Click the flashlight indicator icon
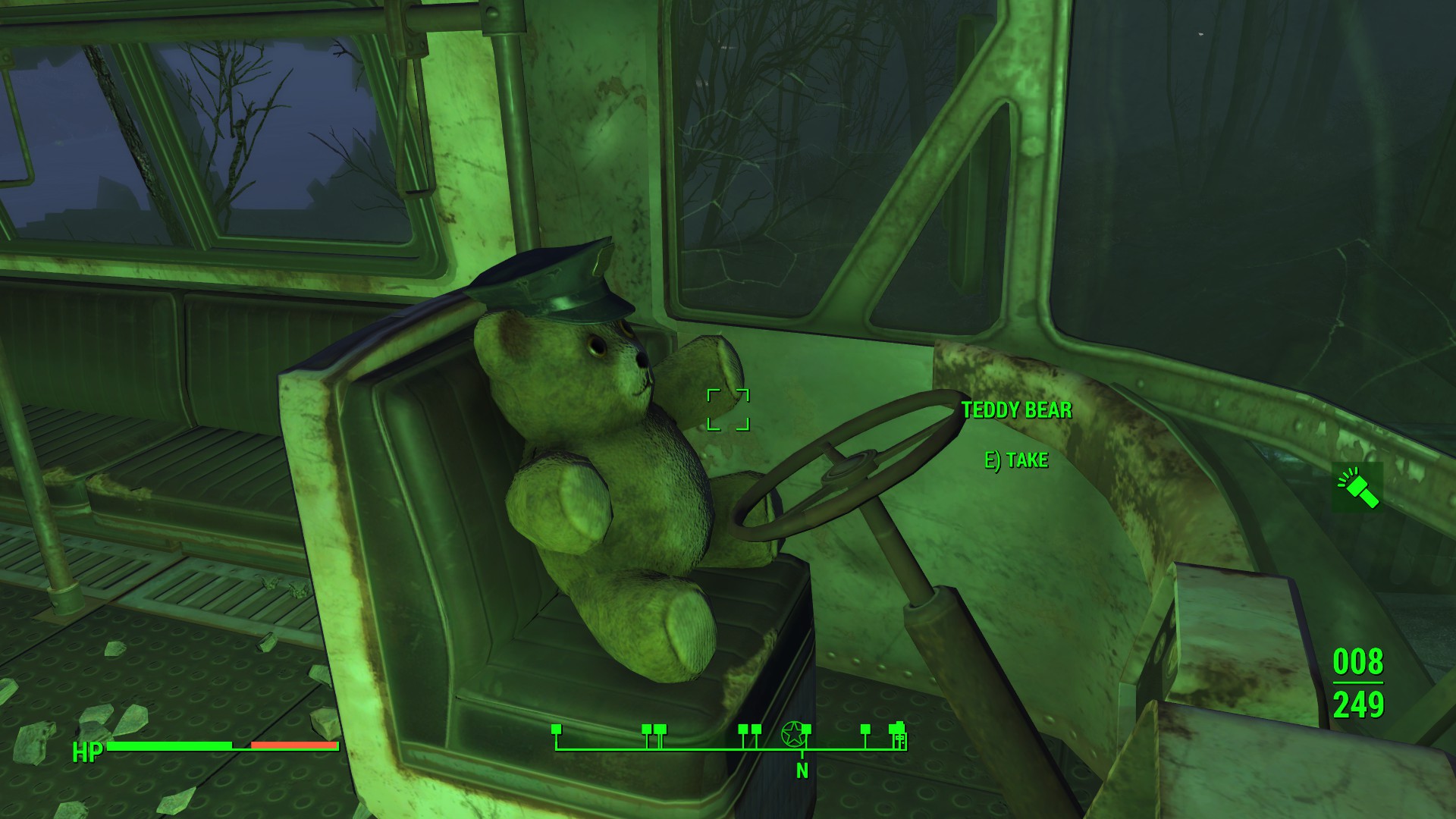Screen dimensions: 1456x819 [1358, 487]
